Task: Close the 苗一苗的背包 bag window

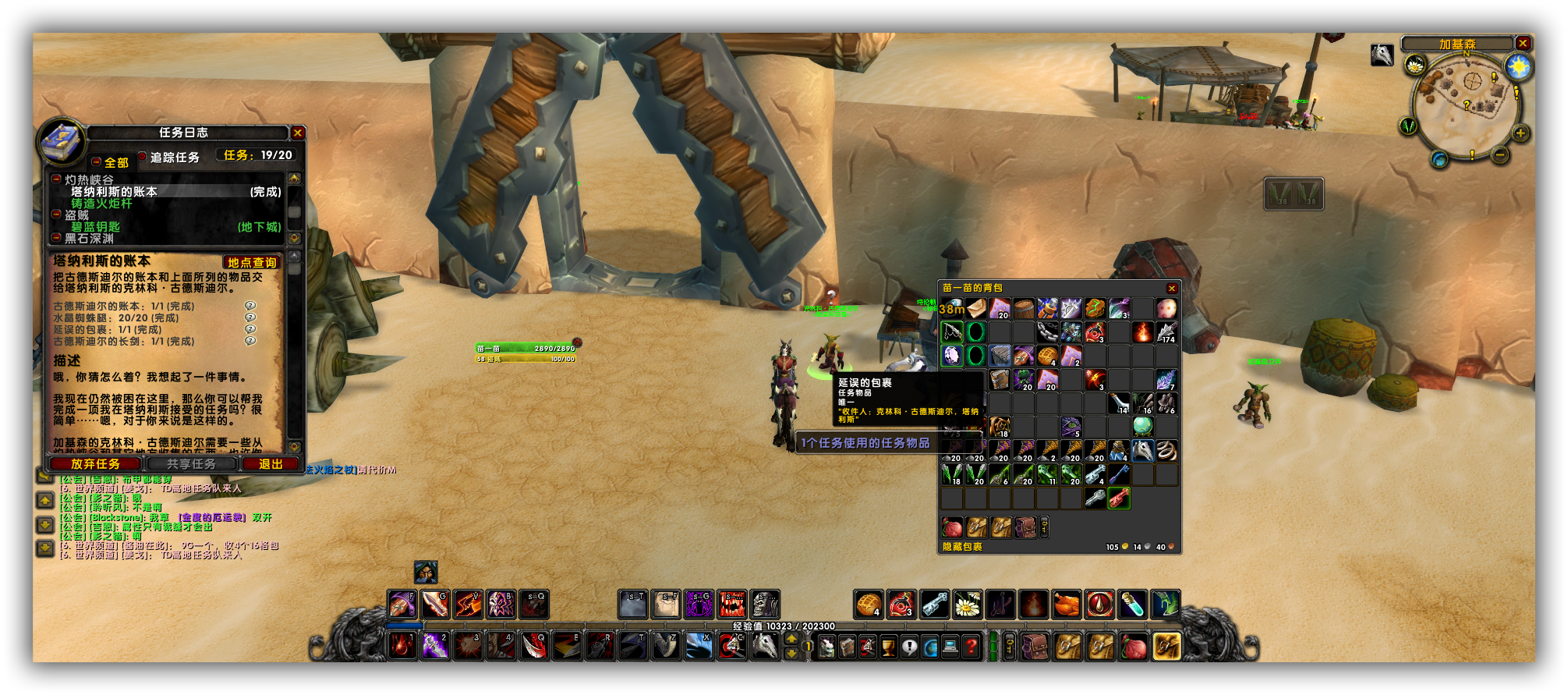Action: pyautogui.click(x=1171, y=289)
